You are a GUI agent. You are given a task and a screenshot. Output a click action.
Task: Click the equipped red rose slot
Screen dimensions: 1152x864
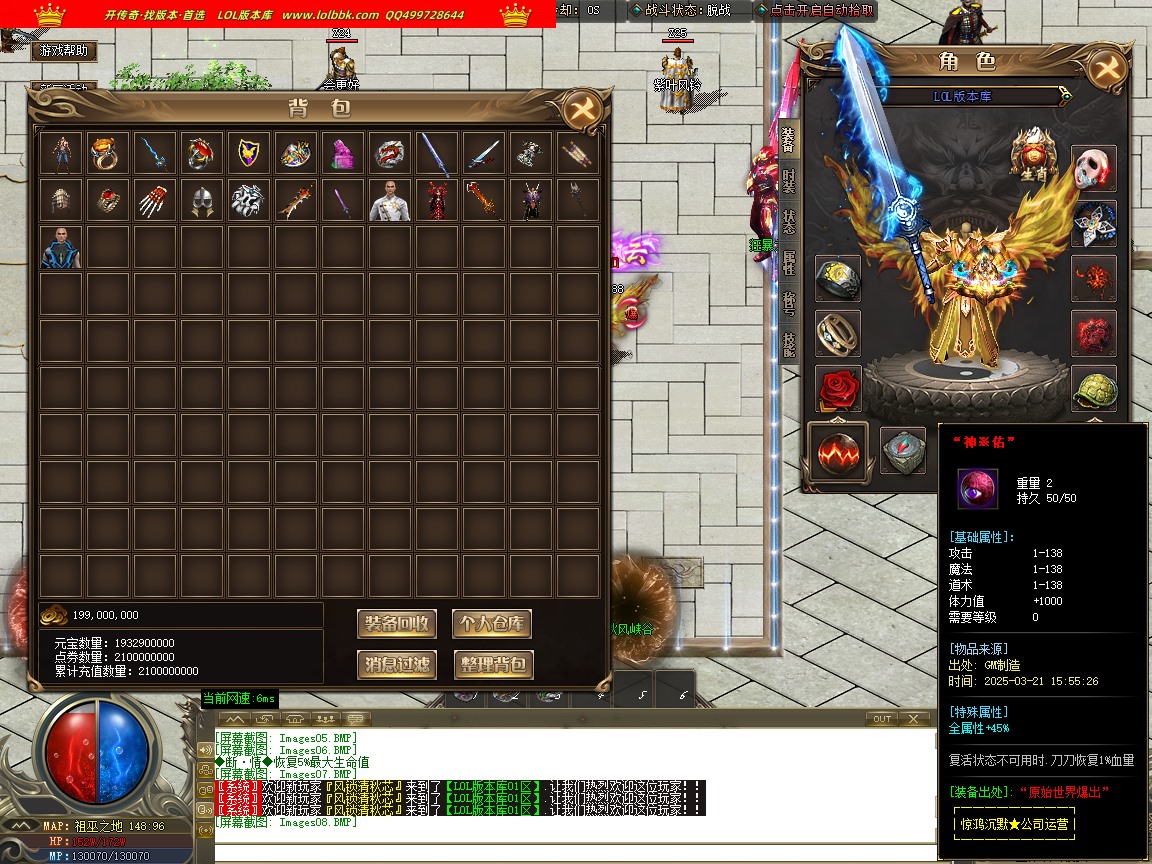(x=838, y=388)
